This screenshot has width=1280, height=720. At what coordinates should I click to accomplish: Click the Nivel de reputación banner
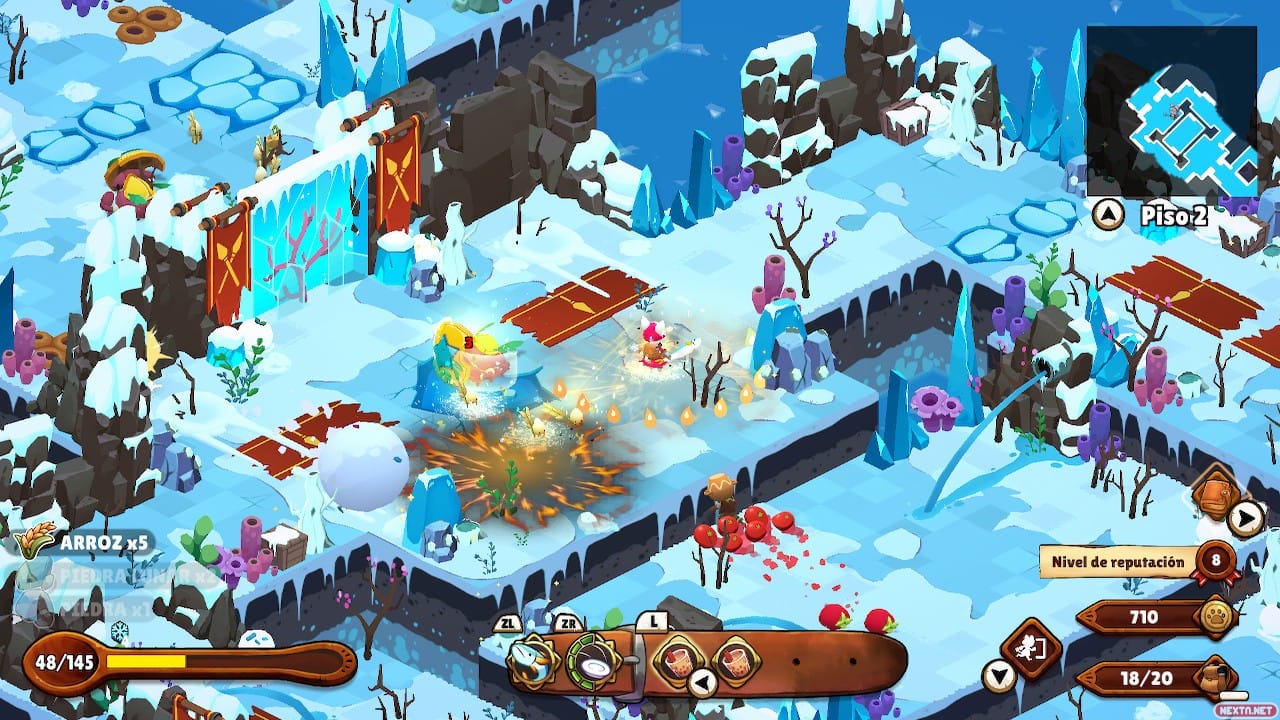[1117, 562]
